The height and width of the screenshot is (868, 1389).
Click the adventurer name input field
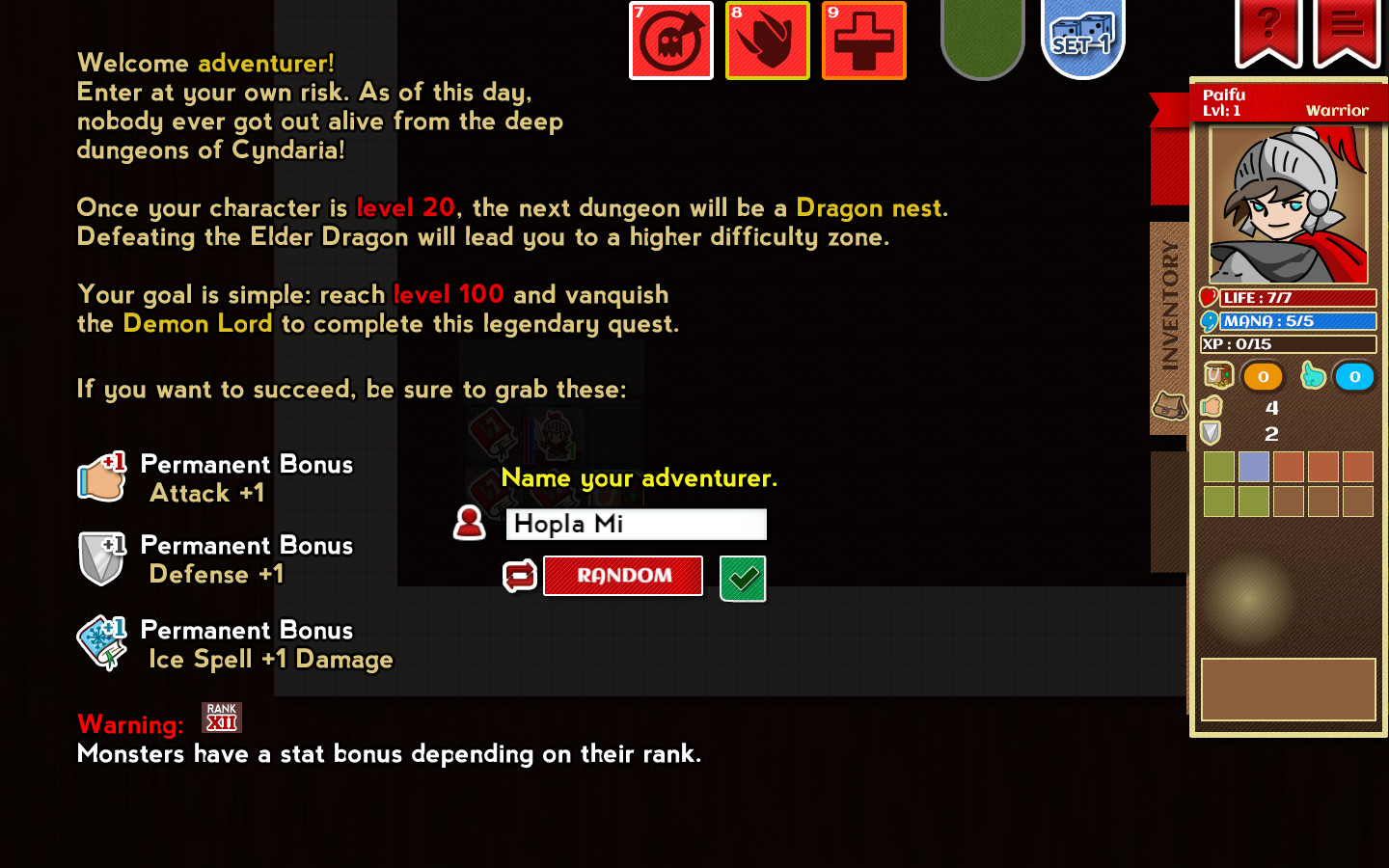[636, 524]
